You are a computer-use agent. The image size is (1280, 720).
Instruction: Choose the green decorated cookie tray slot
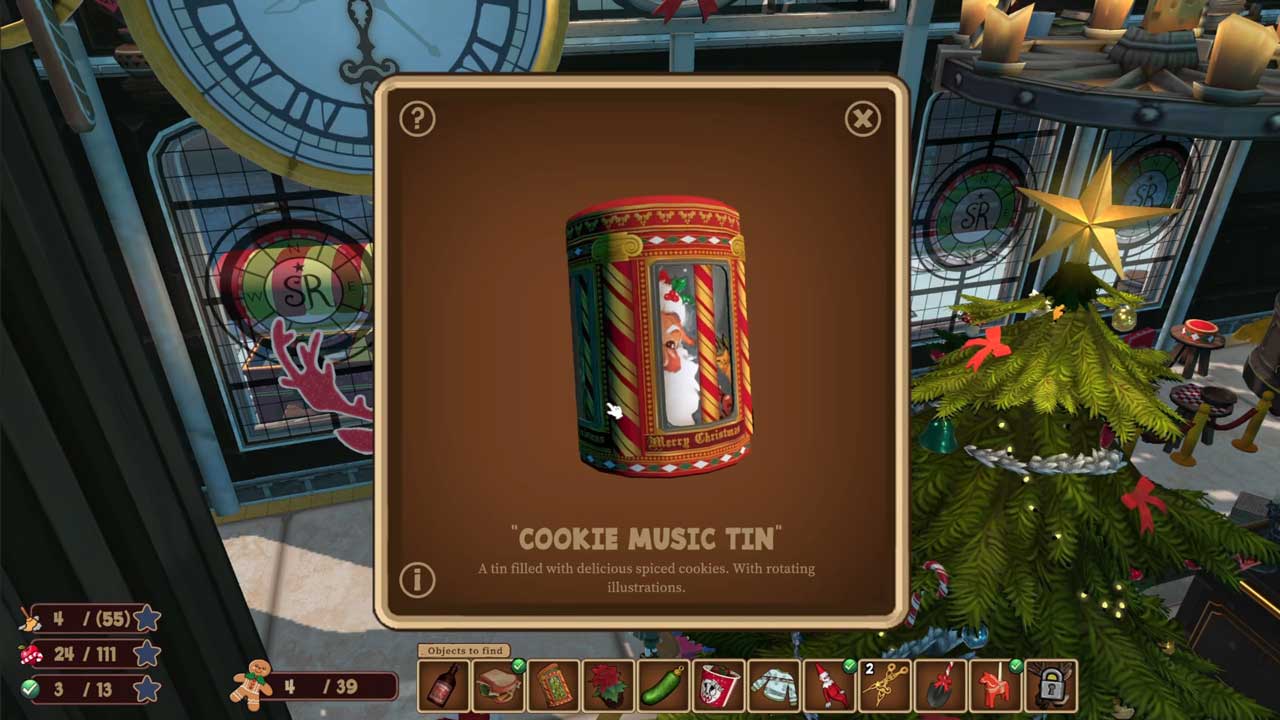(554, 686)
